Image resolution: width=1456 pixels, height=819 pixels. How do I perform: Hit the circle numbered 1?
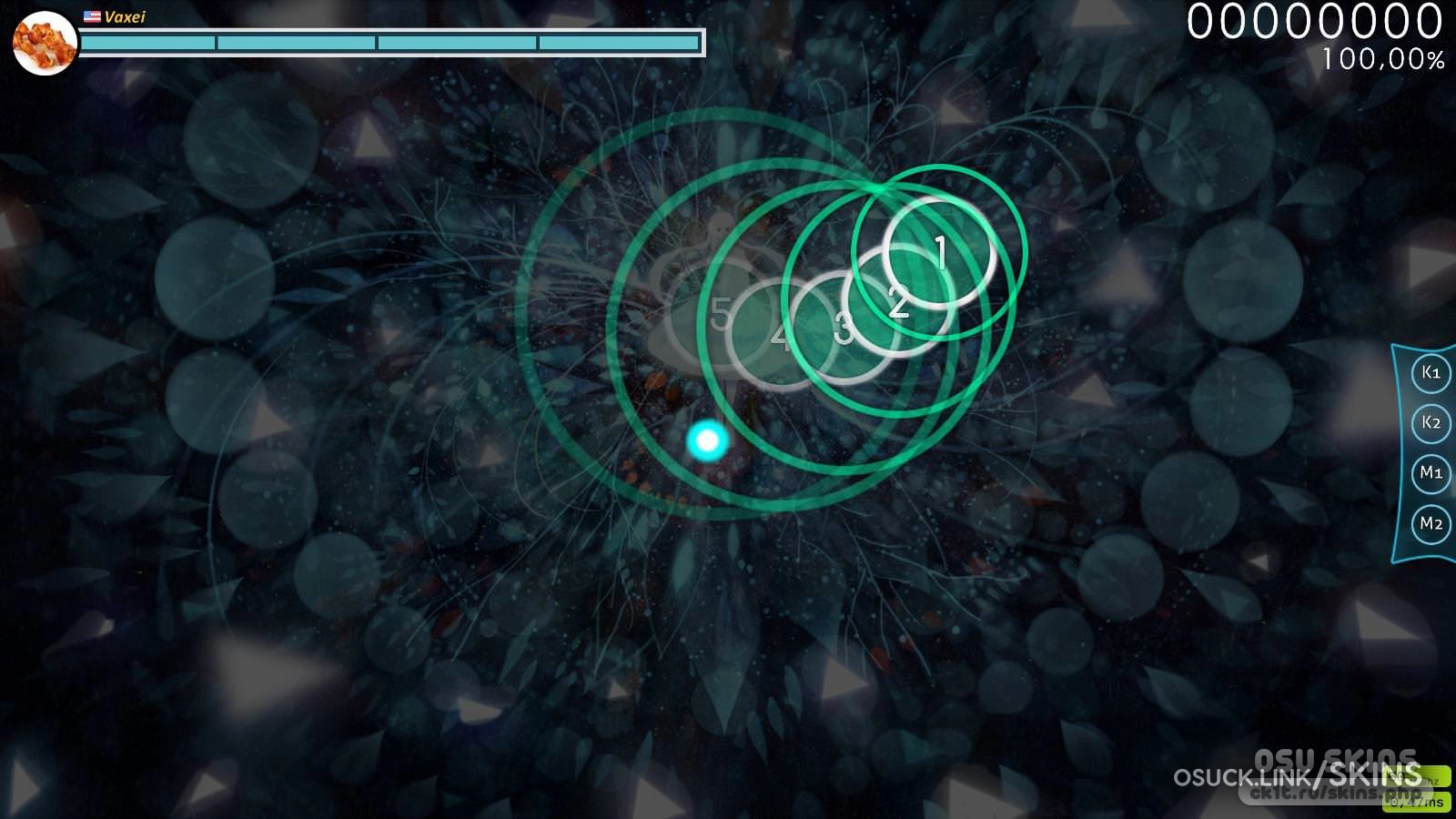coord(939,252)
